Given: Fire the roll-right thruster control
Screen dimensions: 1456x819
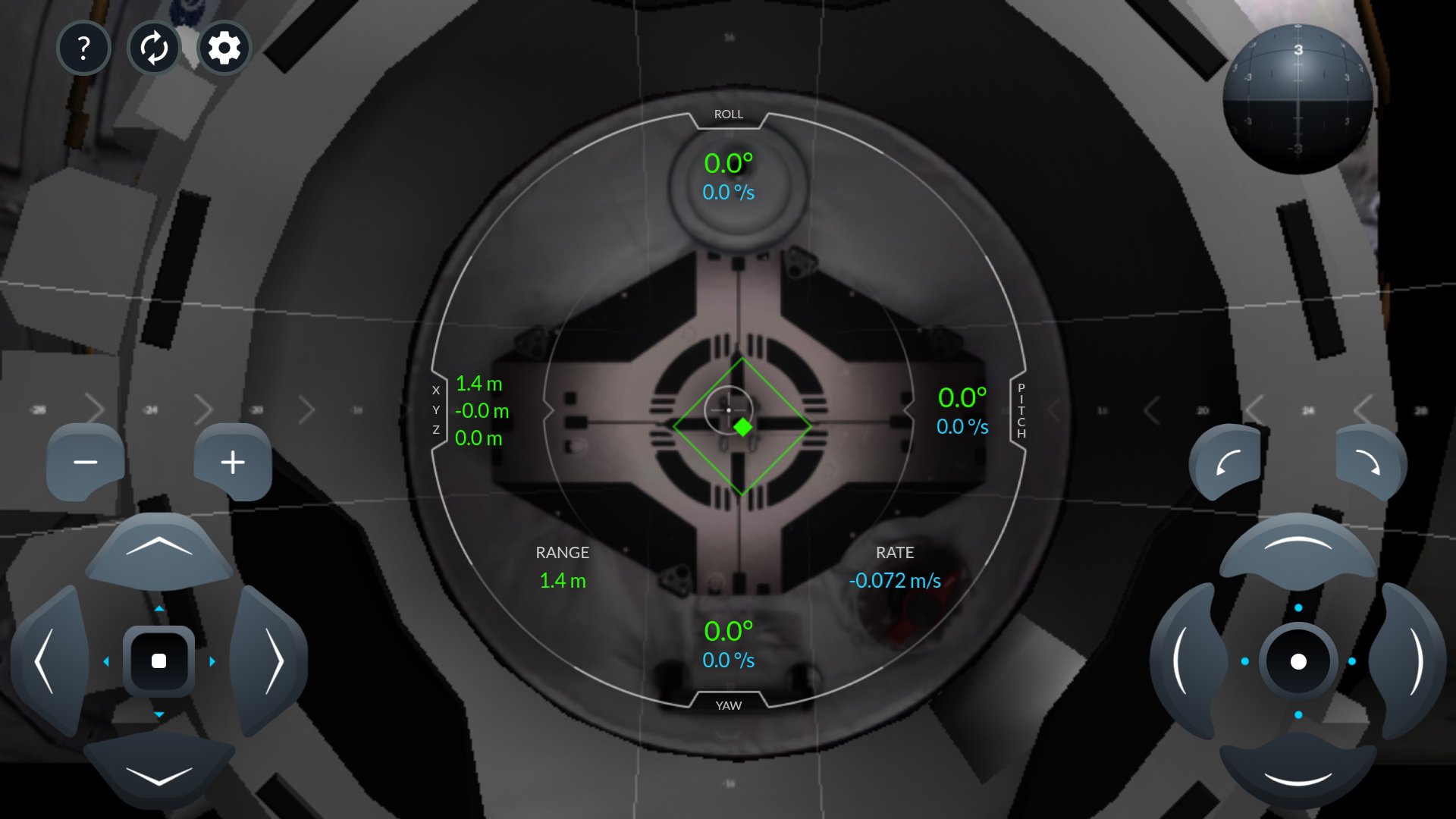Looking at the screenshot, I should 1367,463.
